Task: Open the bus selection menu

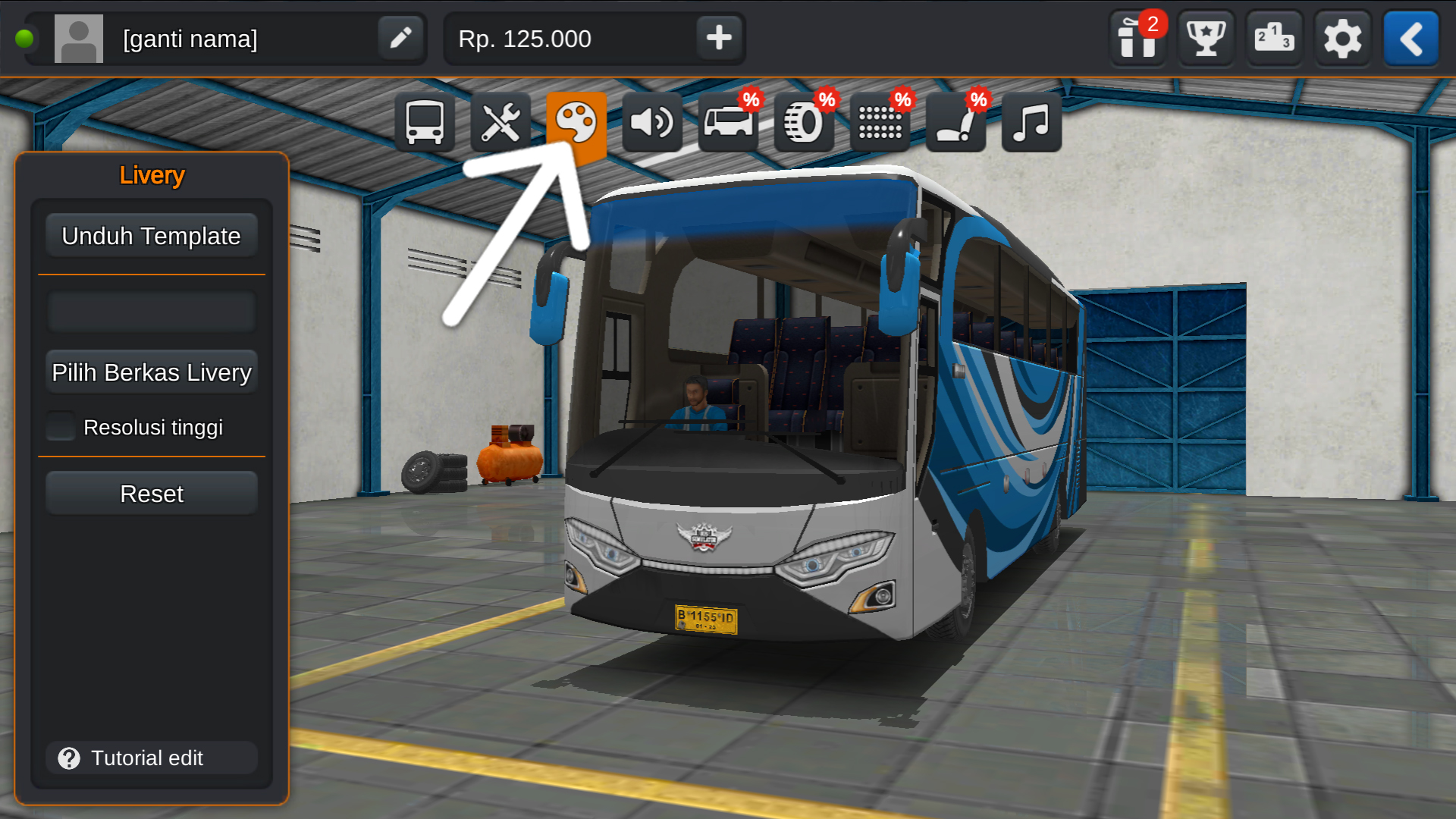Action: (425, 122)
